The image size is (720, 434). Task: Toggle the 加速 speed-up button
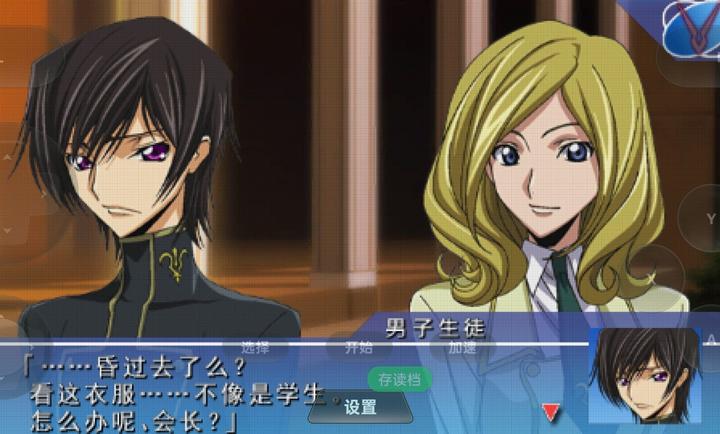pyautogui.click(x=463, y=348)
